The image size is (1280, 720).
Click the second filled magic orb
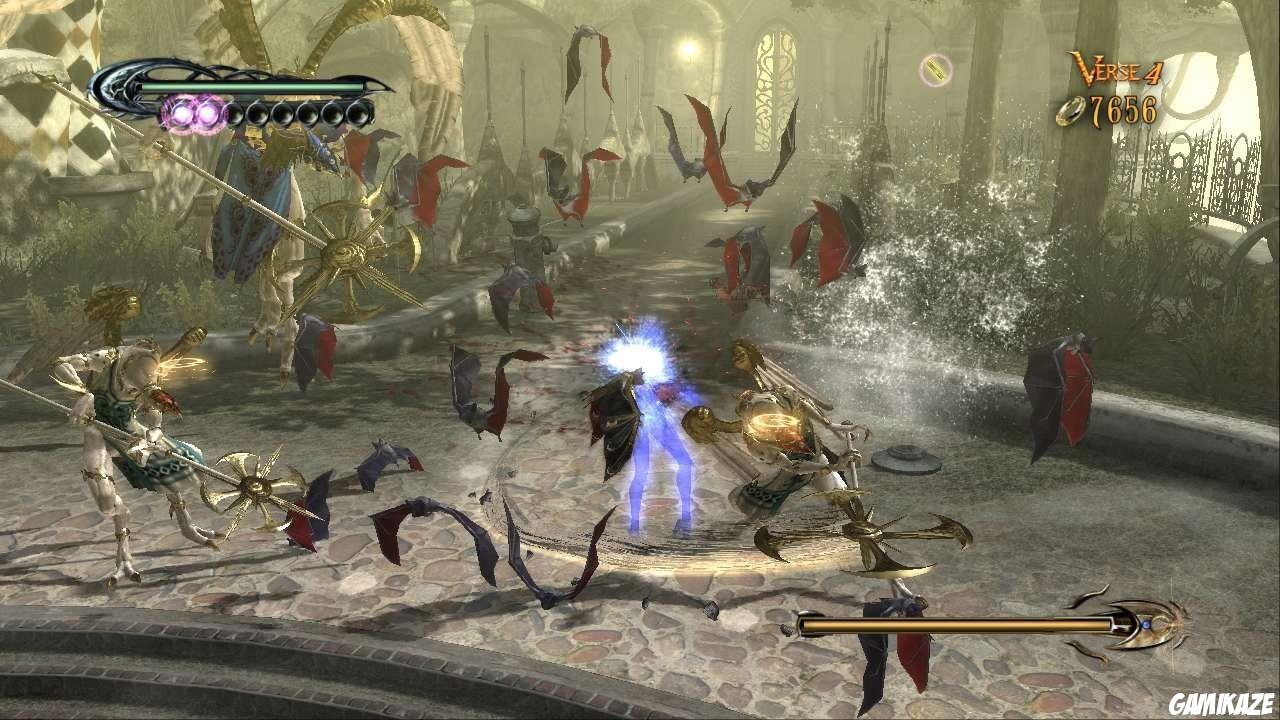click(210, 113)
